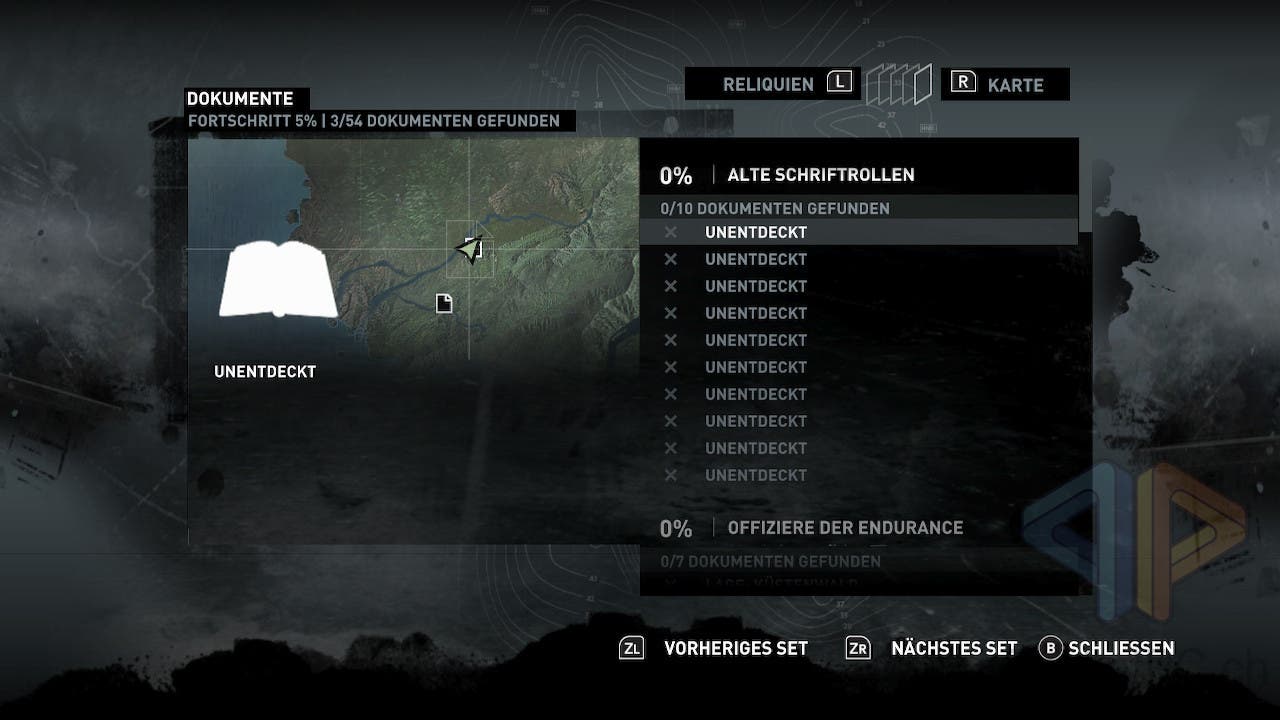
Task: Select the player arrow marker on map
Action: tap(468, 249)
